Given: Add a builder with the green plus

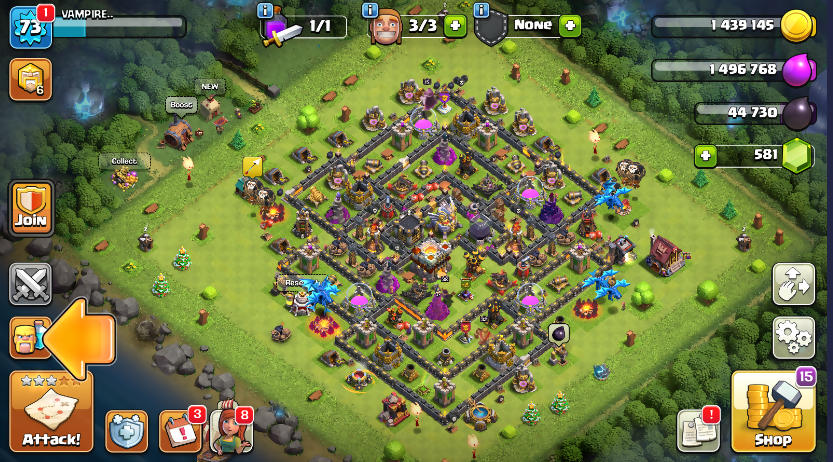Looking at the screenshot, I should pos(455,26).
